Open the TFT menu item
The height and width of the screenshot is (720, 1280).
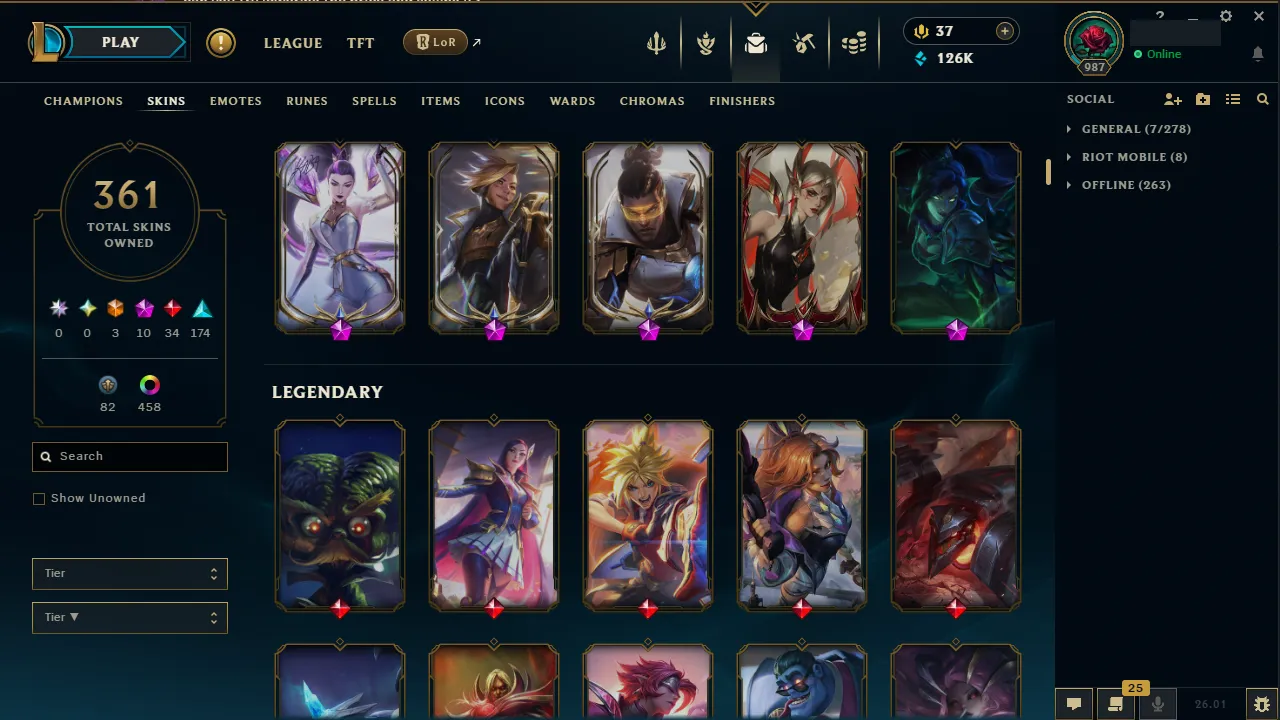pos(360,43)
